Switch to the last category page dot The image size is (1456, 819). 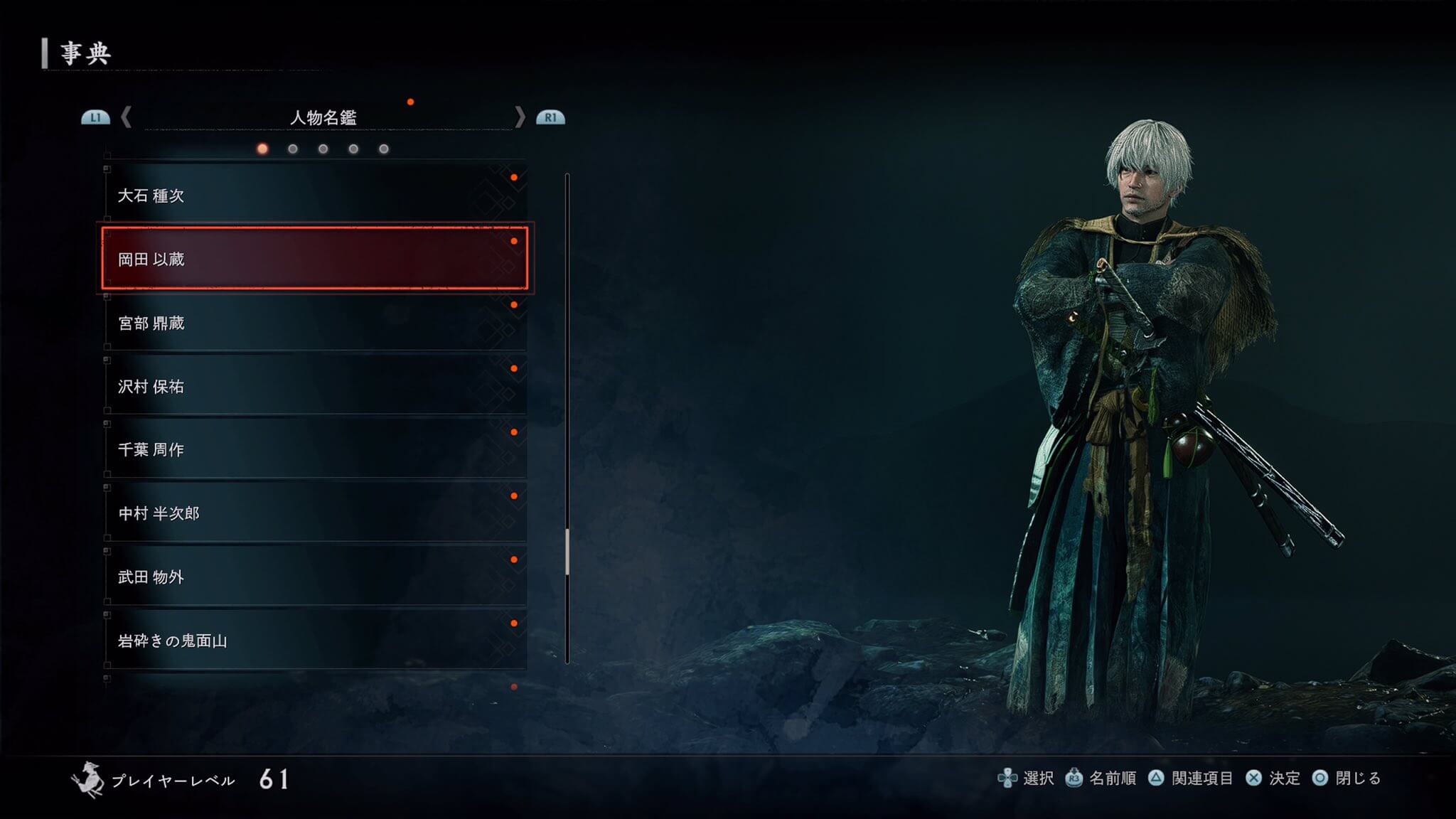point(384,149)
